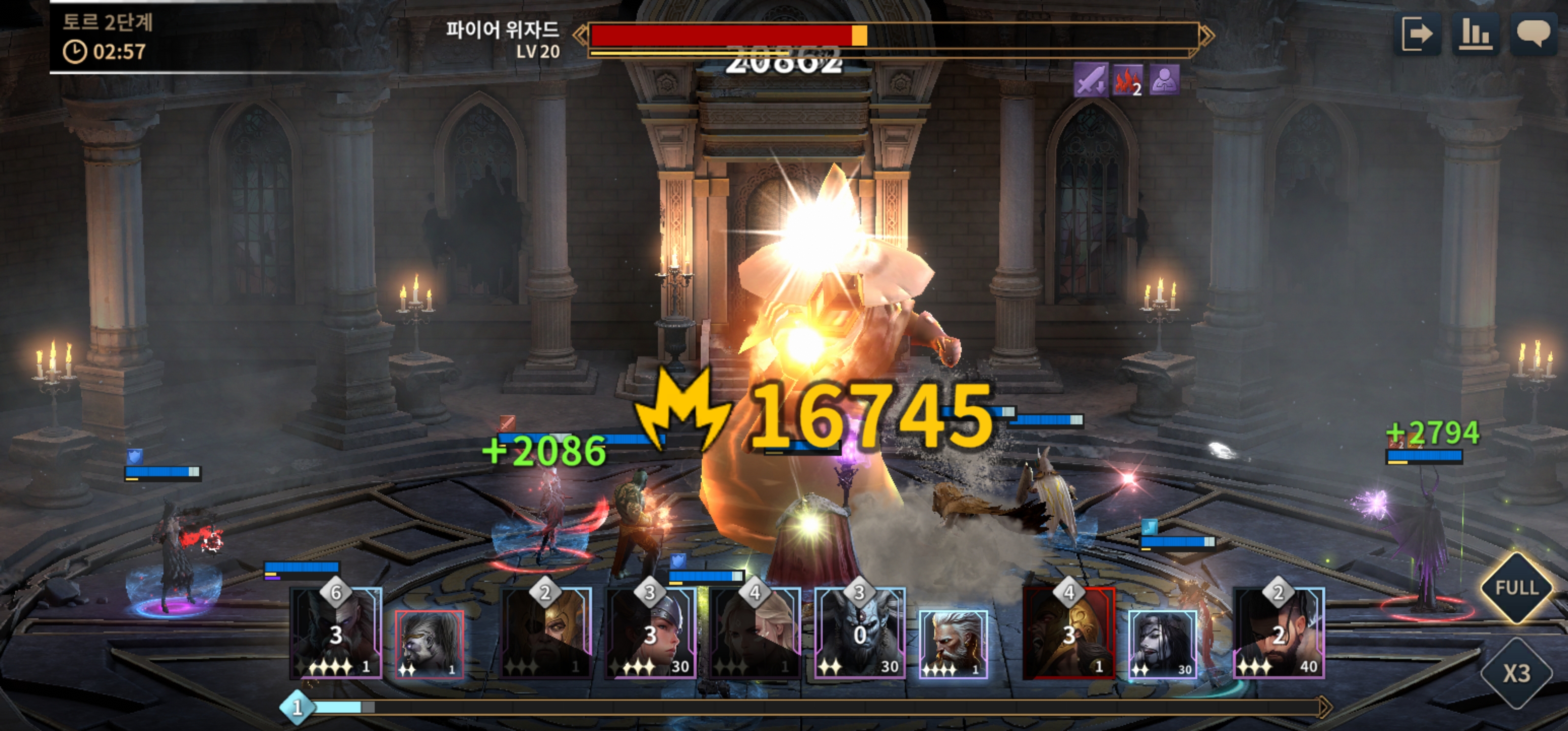Open the bar chart battle statistics

tap(1476, 34)
